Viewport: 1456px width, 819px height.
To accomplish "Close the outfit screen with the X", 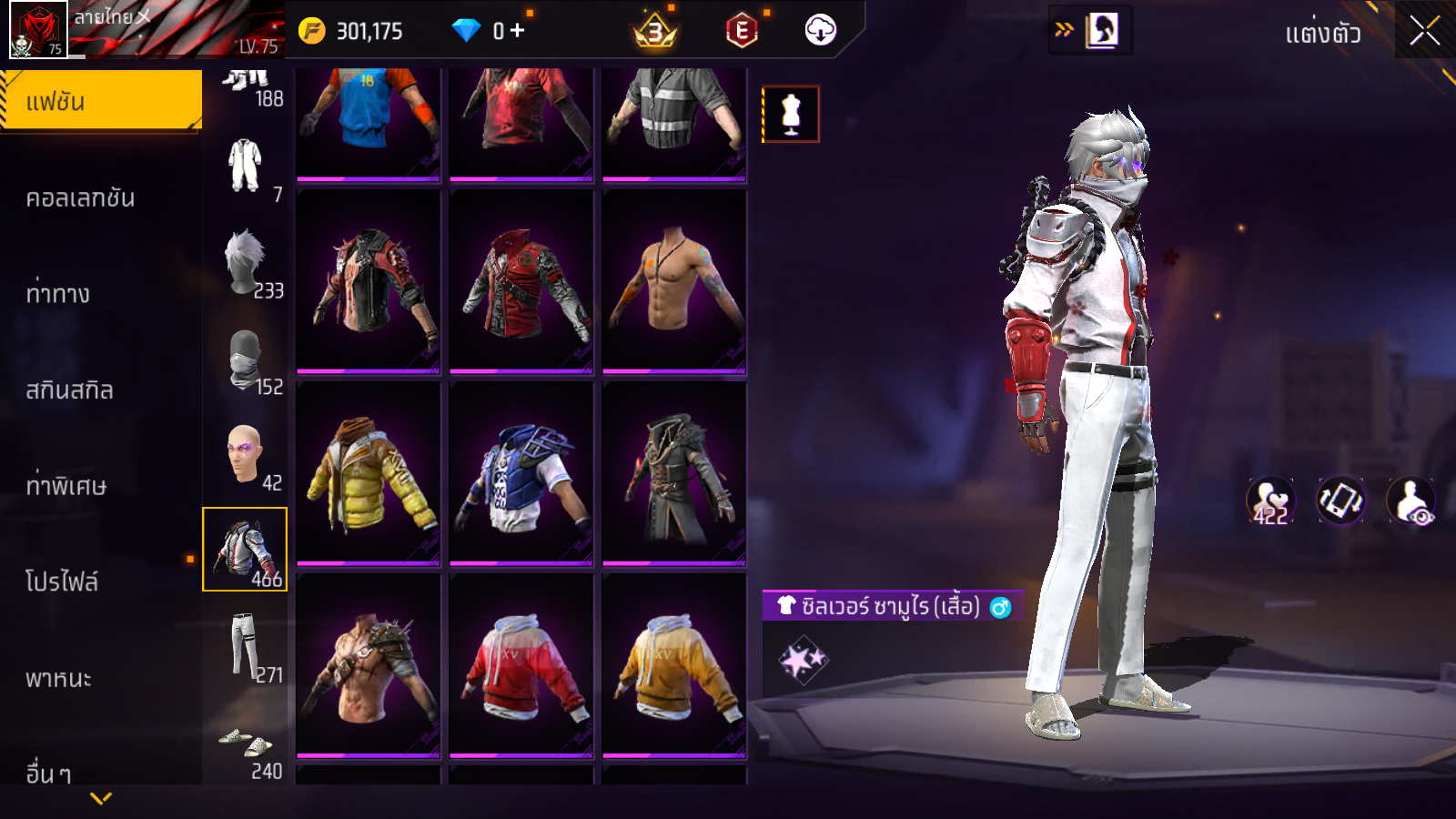I will point(1424,31).
